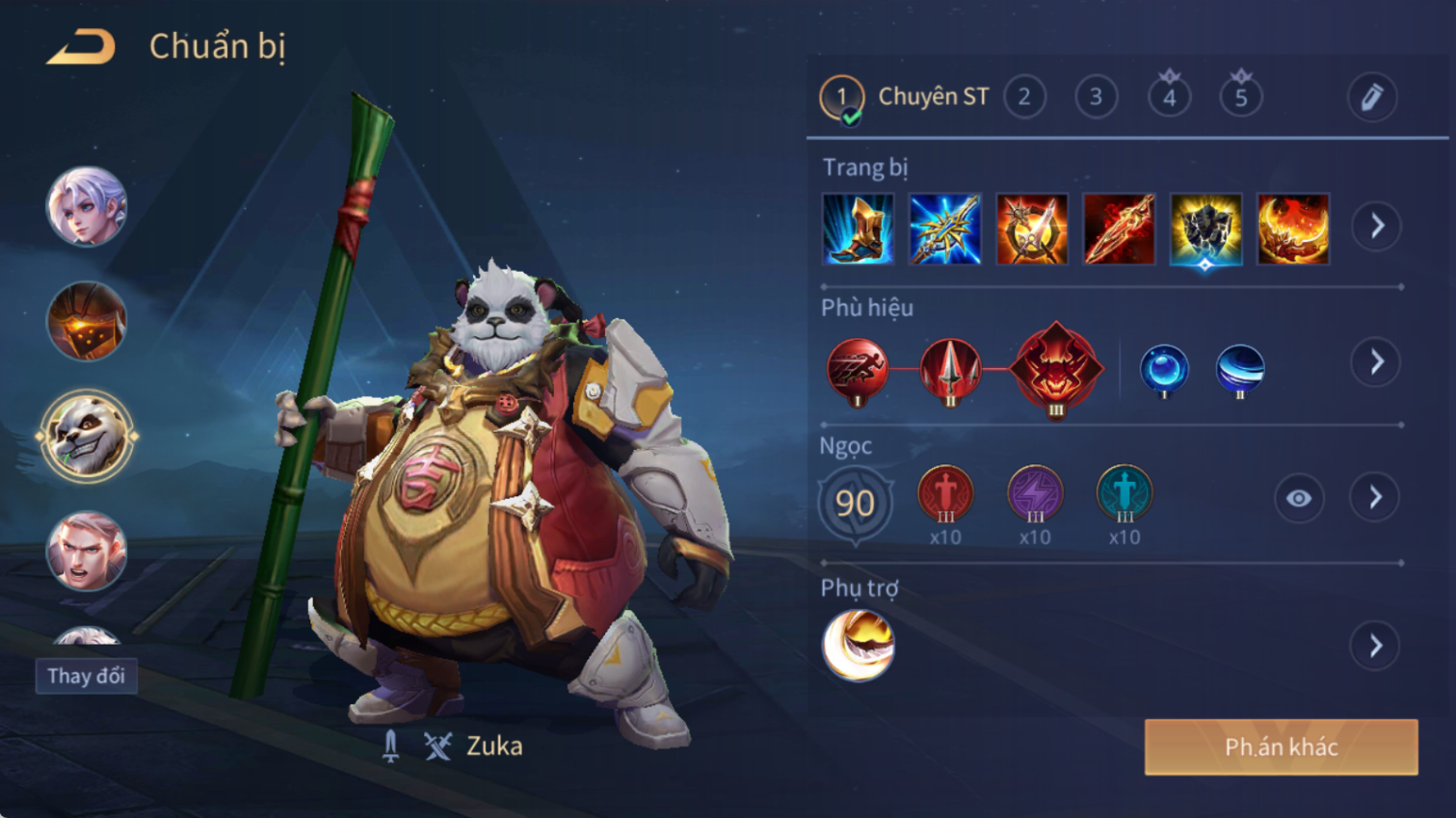Viewport: 1456px width, 818px height.
Task: Switch to loadout preset 3
Action: pos(1096,97)
